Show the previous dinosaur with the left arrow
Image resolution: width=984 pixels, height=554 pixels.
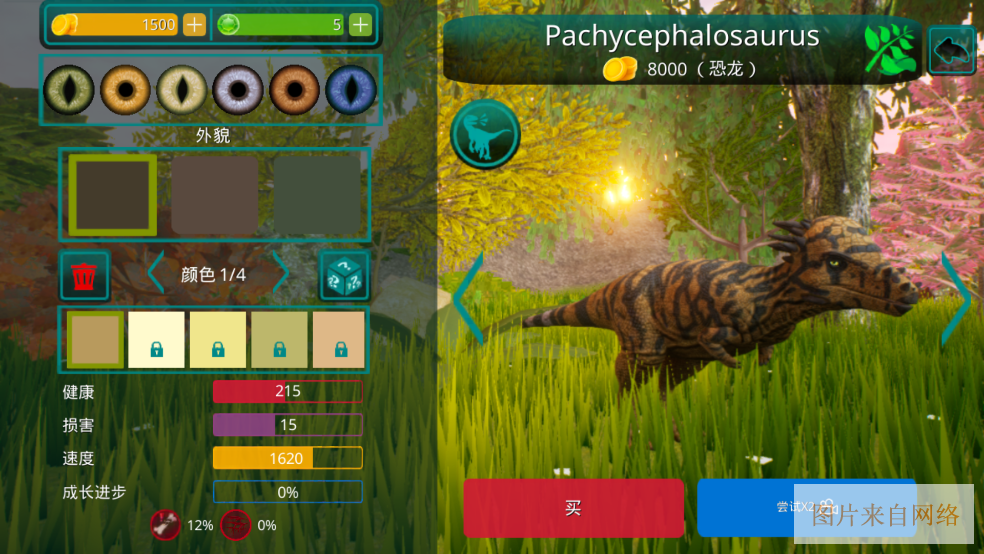click(468, 298)
